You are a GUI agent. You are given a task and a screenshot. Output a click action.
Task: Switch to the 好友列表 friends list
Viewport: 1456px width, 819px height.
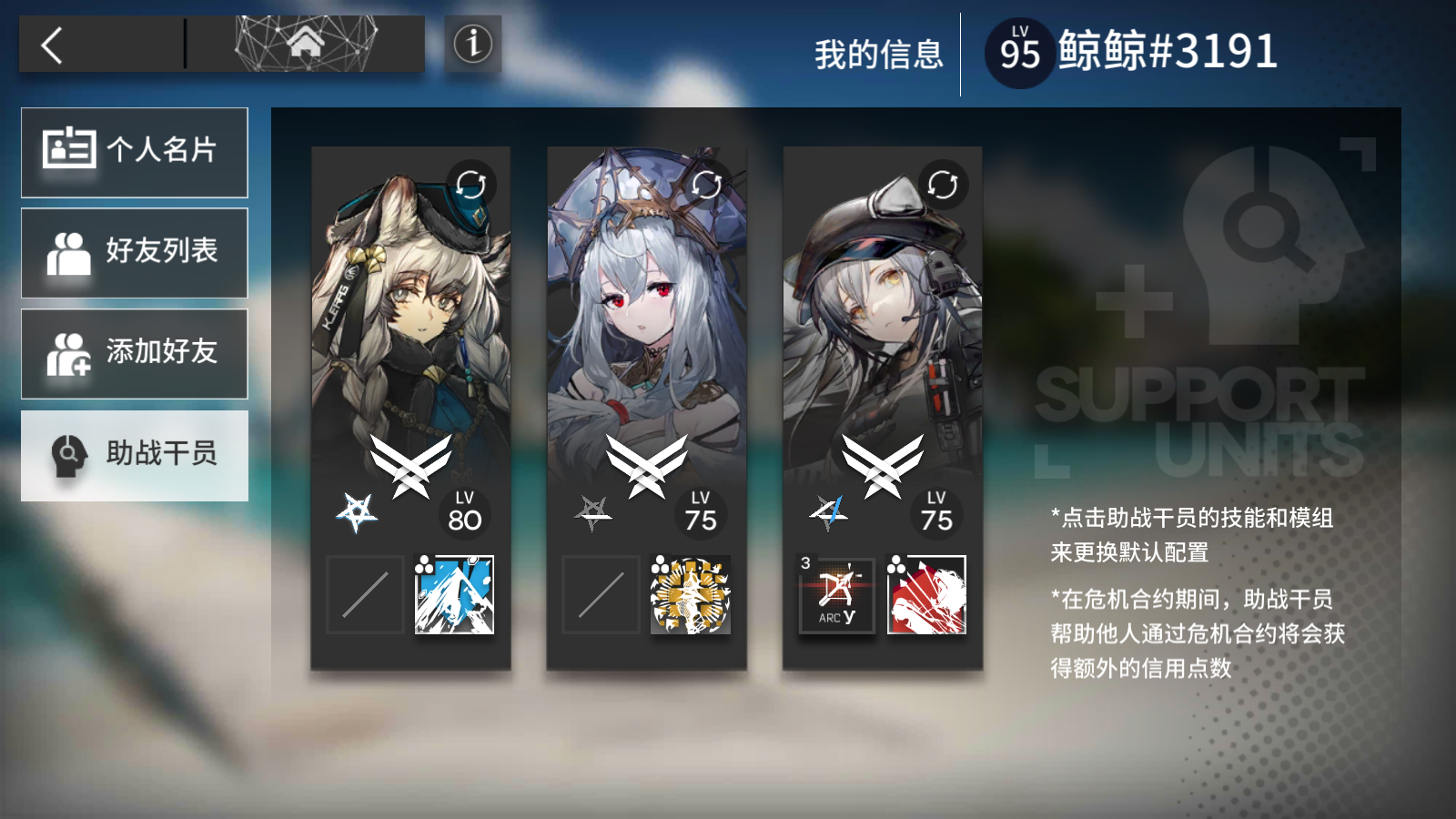[x=135, y=252]
